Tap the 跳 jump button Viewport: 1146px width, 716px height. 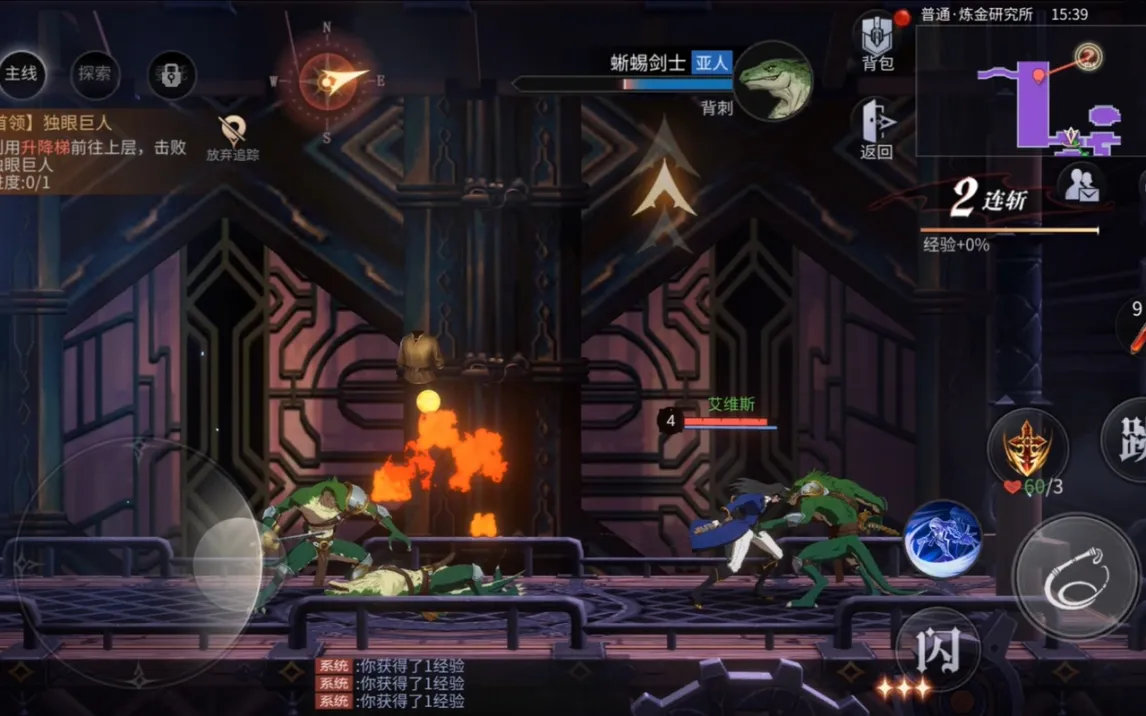point(1128,440)
